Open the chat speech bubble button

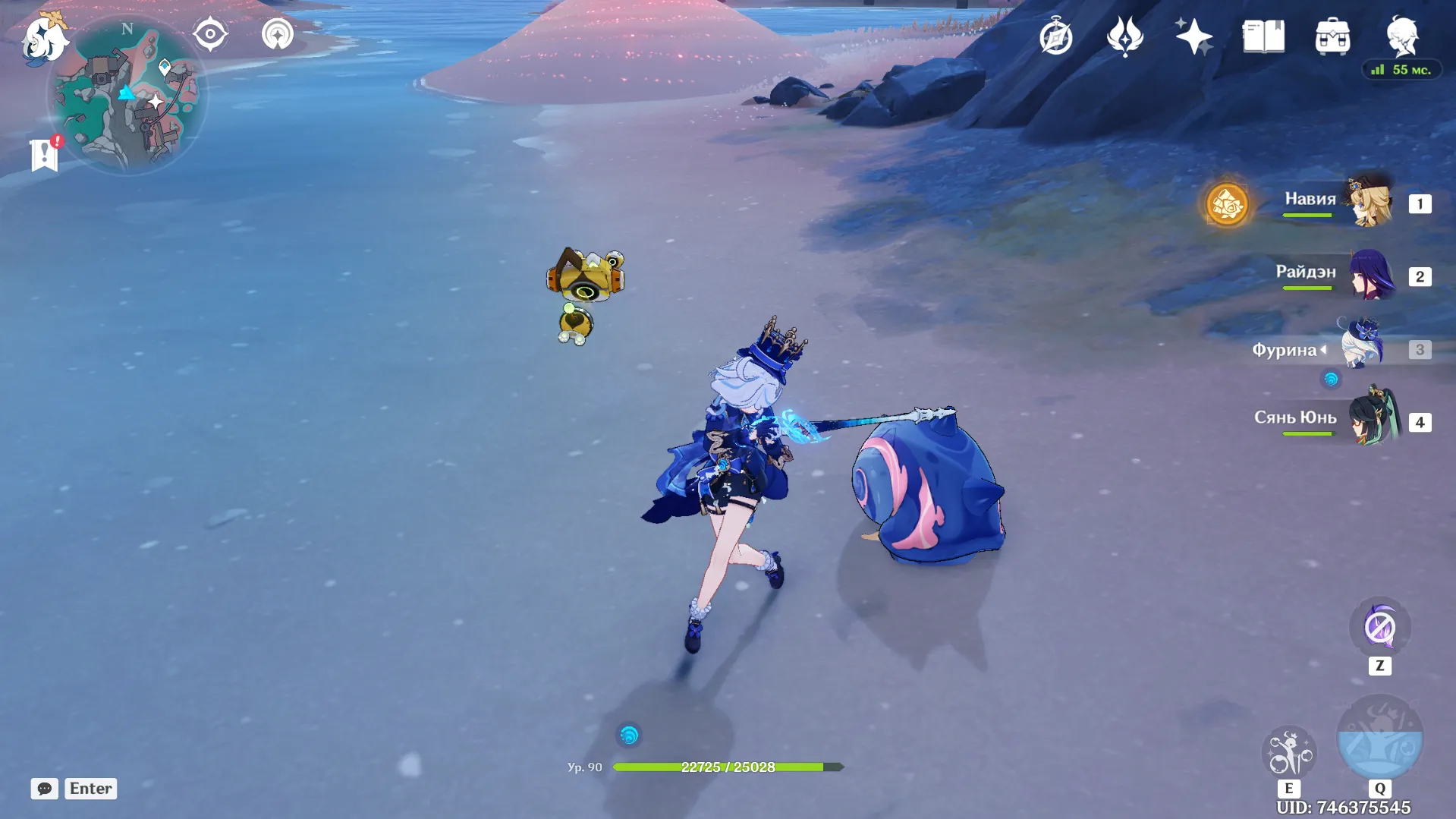tap(45, 789)
